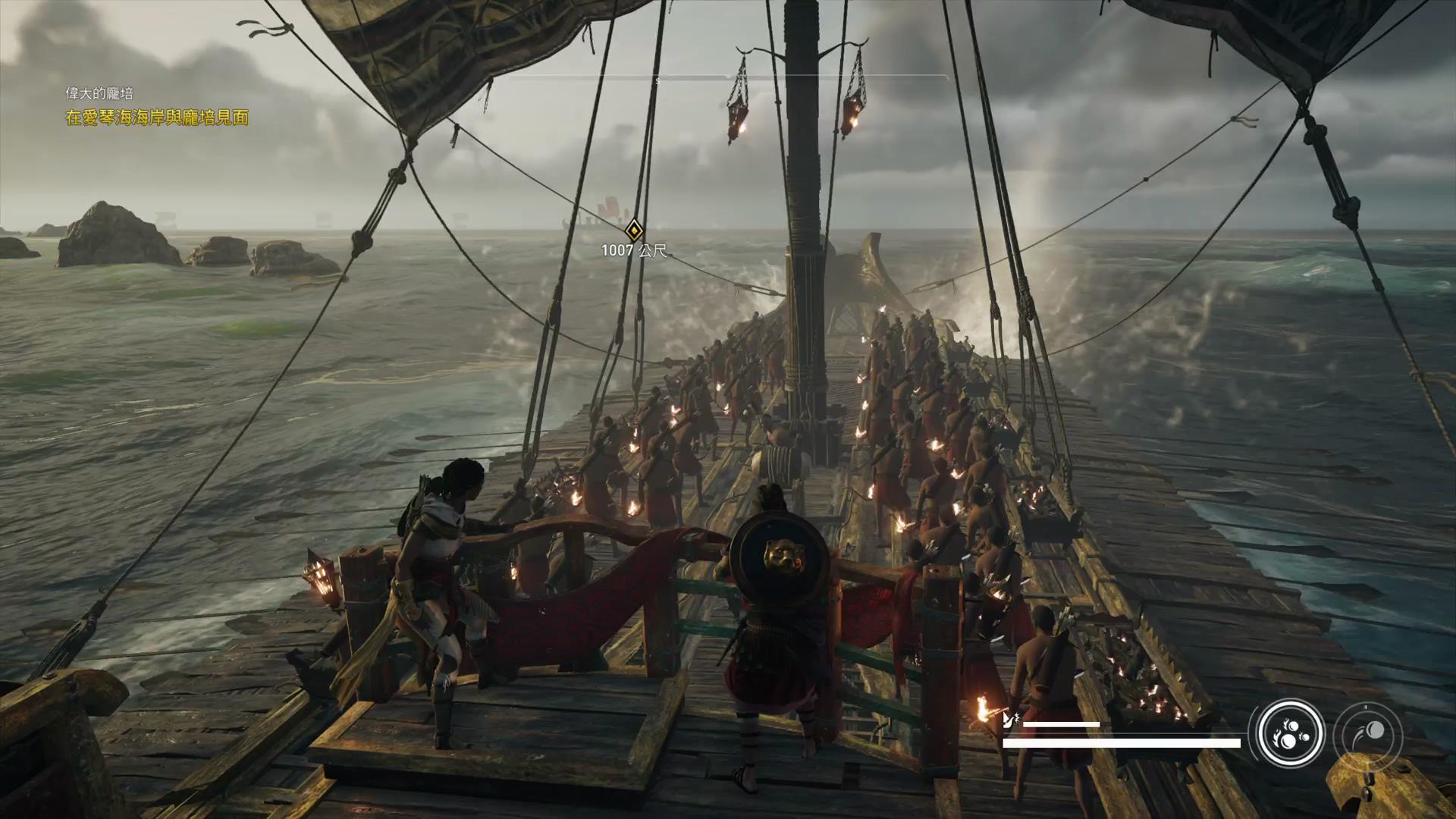
Task: Click the ship ramming icon beside the bars
Action: (x=1010, y=720)
